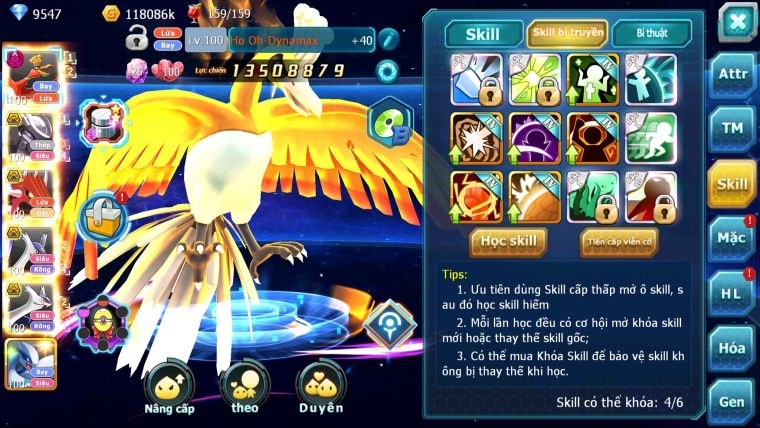The height and width of the screenshot is (428, 760).
Task: Open the HL side tab
Action: [732, 292]
